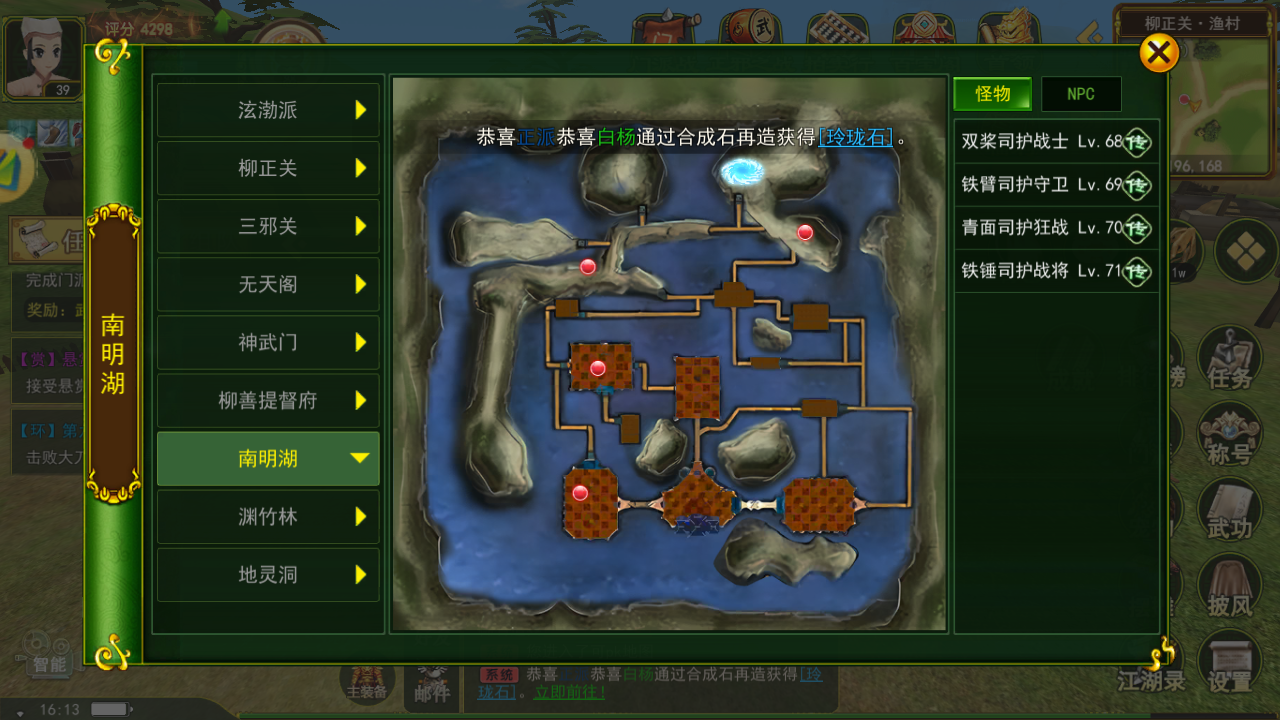Screen dimensions: 1280x720
Task: Switch to the NPC tab
Action: pyautogui.click(x=1080, y=94)
